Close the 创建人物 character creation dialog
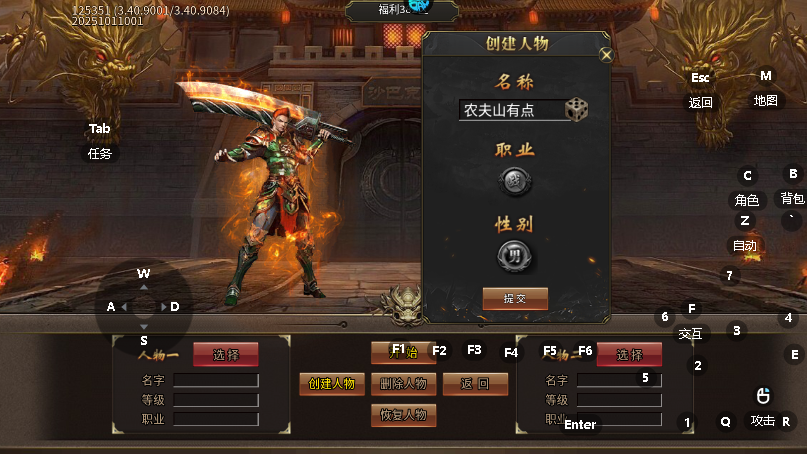 pyautogui.click(x=605, y=56)
